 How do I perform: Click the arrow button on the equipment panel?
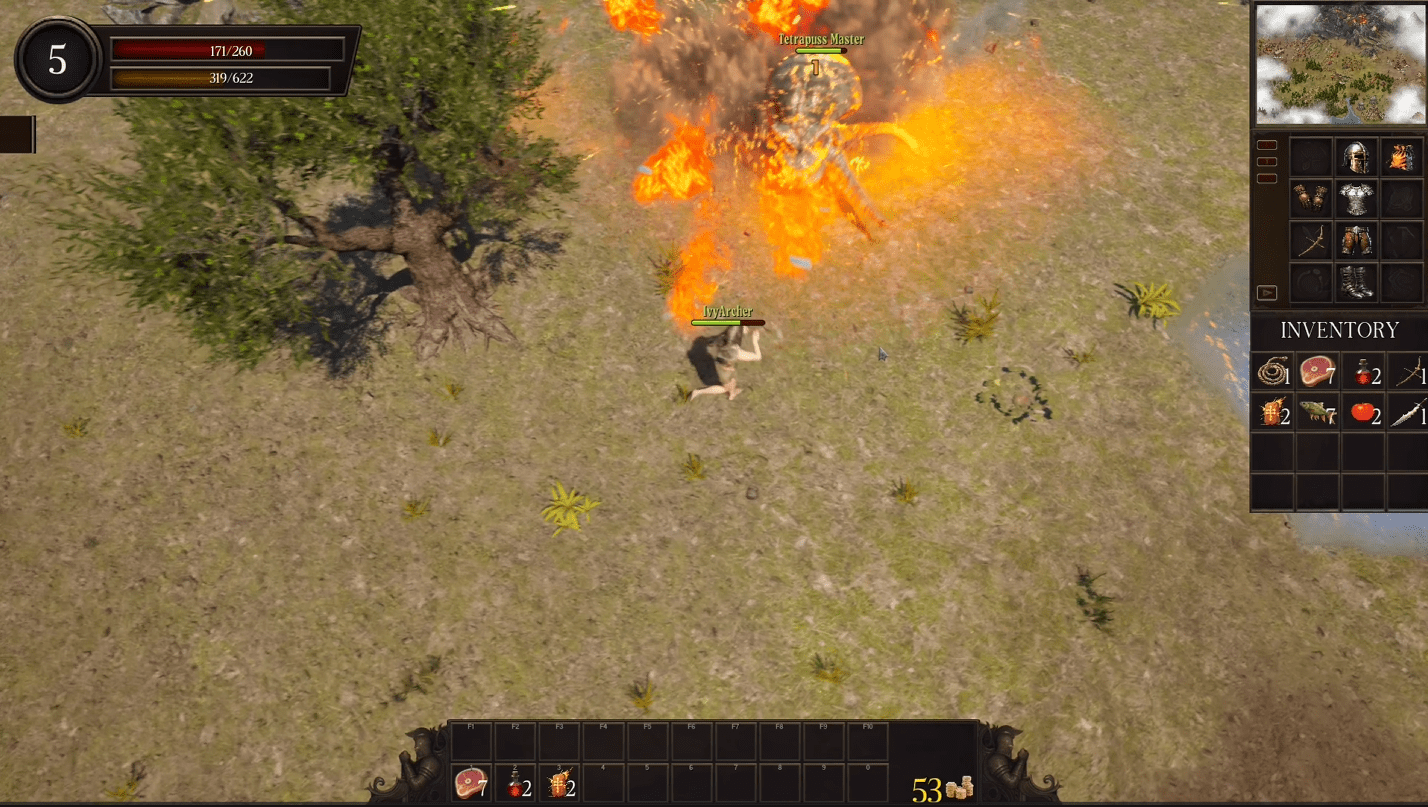click(x=1267, y=293)
